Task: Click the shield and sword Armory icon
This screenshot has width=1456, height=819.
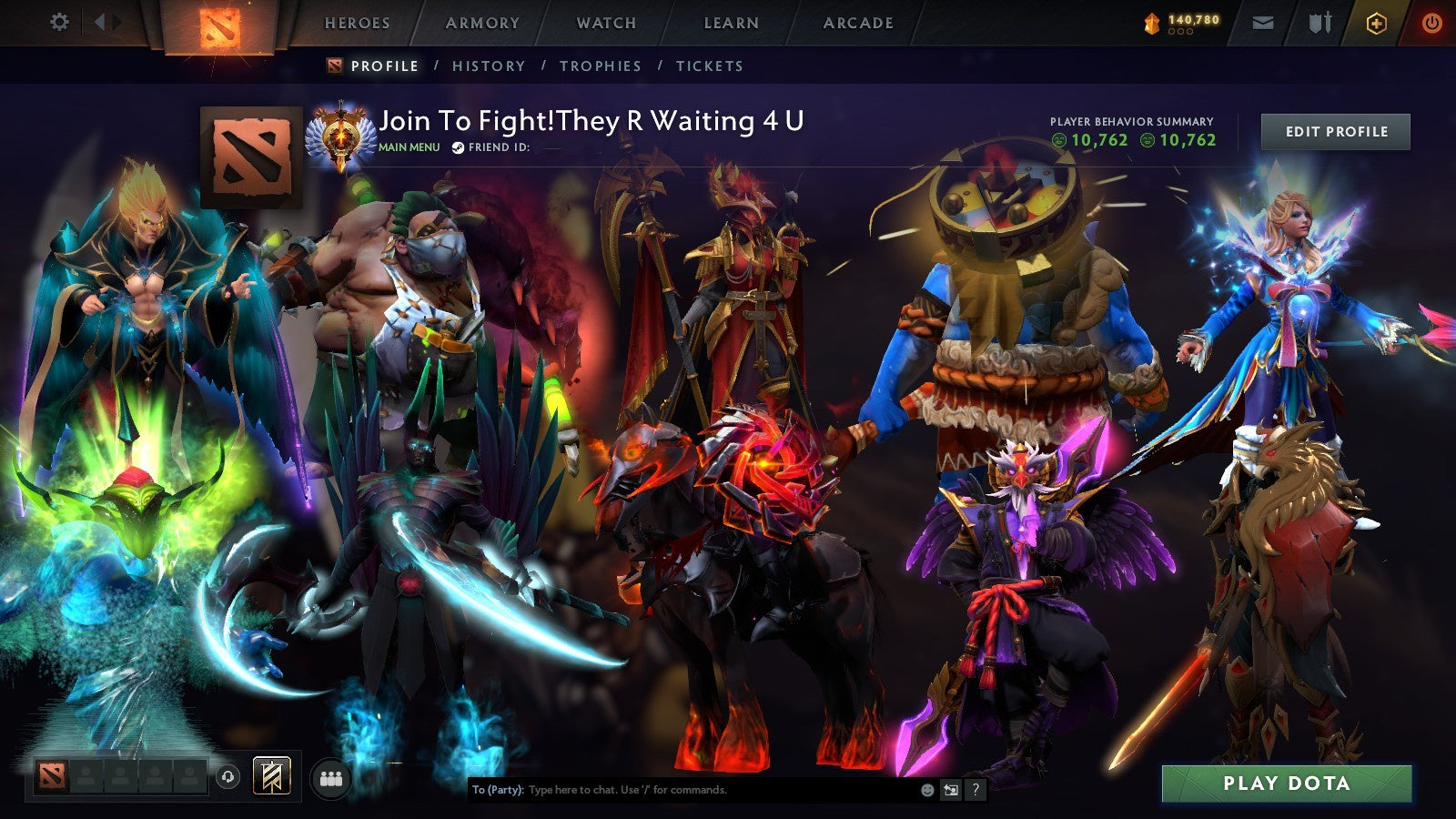Action: click(1319, 22)
